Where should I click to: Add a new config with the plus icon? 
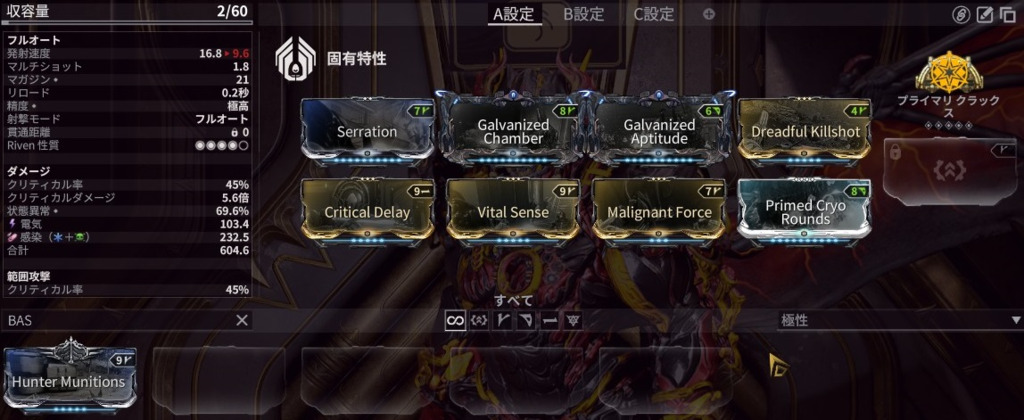pyautogui.click(x=709, y=14)
